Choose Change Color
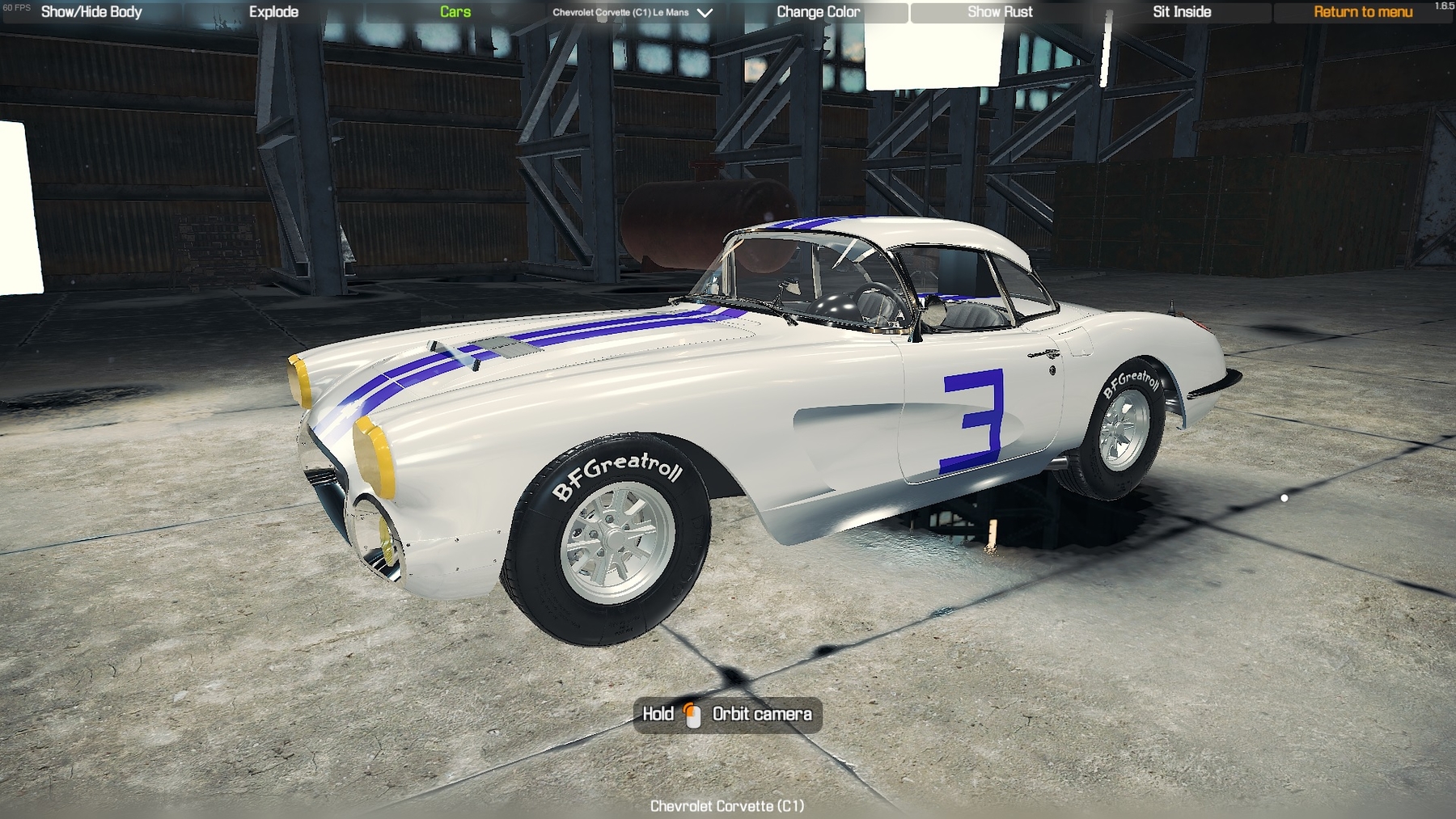 (x=818, y=12)
